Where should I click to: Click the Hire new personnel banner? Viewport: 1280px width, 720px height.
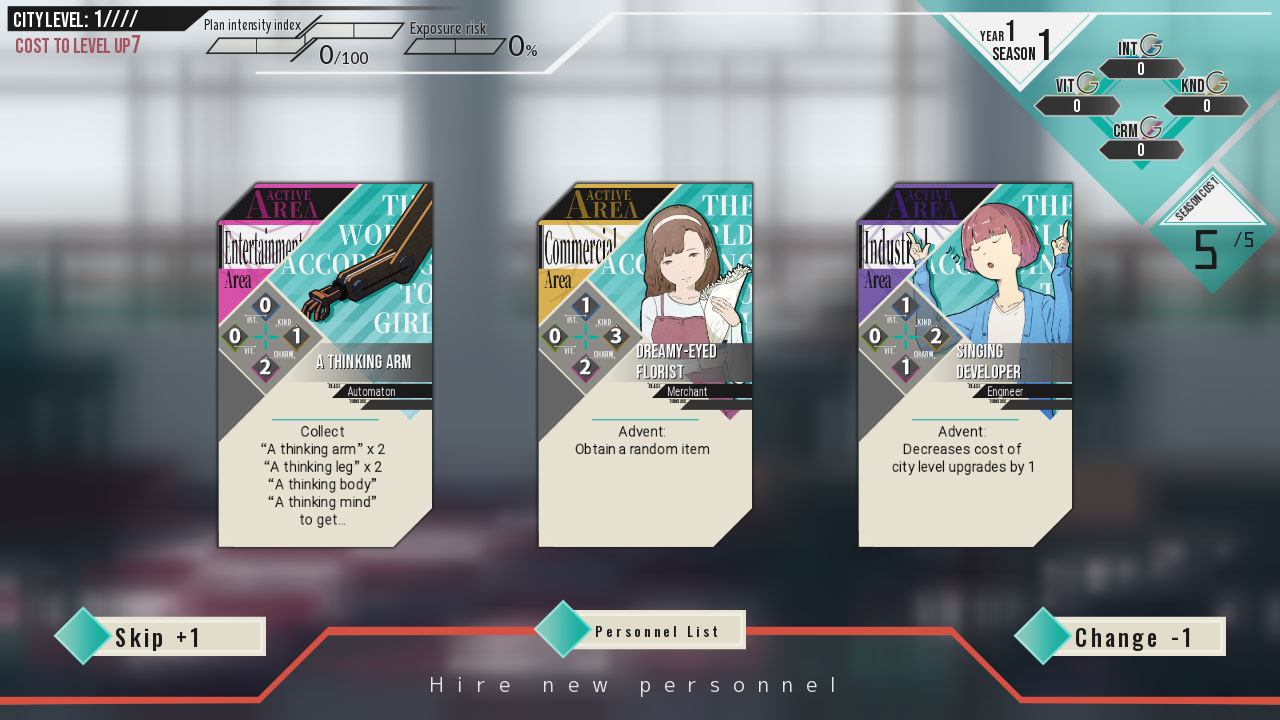pos(633,684)
